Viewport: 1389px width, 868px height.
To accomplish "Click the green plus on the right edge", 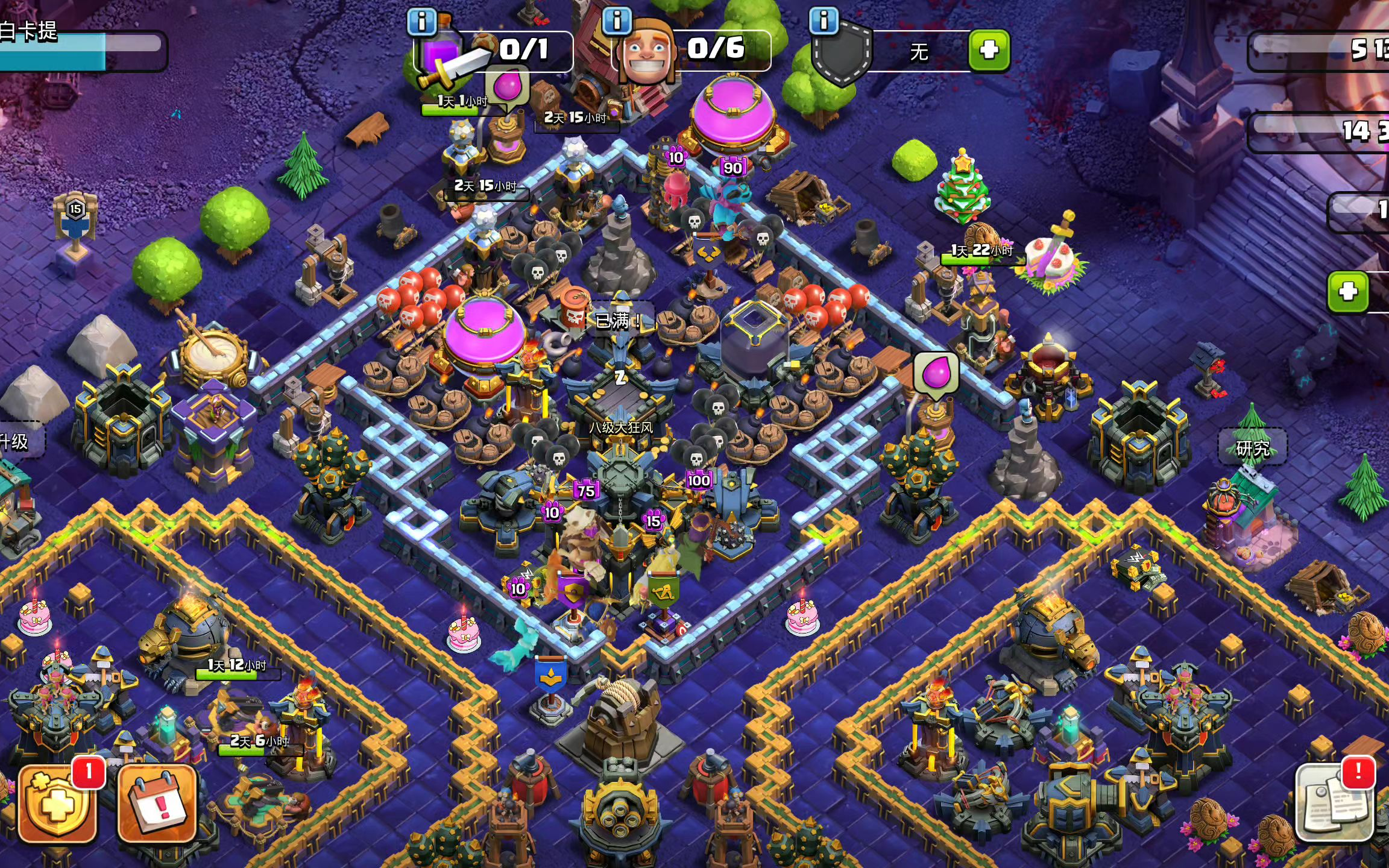I will [x=1348, y=292].
